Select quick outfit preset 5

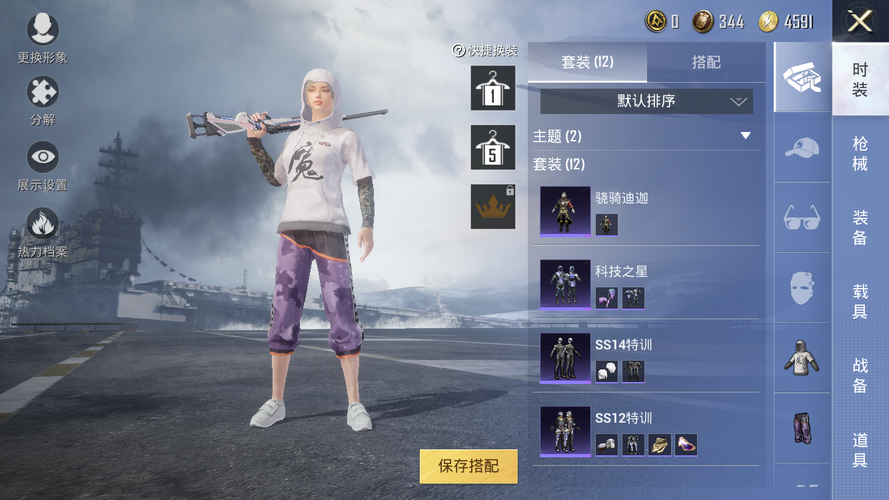point(493,148)
